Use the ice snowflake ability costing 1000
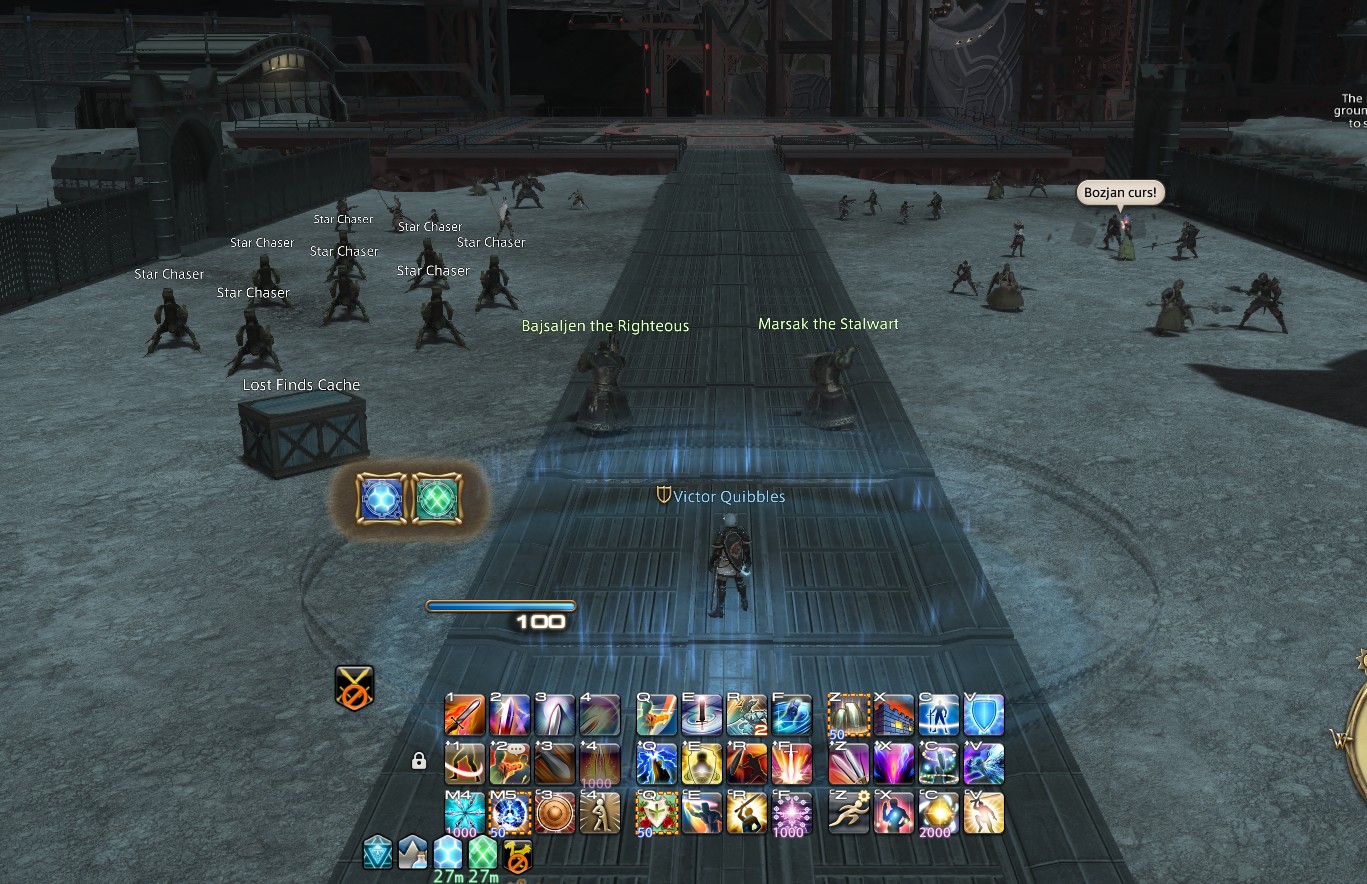The height and width of the screenshot is (884, 1367). pyautogui.click(x=464, y=812)
